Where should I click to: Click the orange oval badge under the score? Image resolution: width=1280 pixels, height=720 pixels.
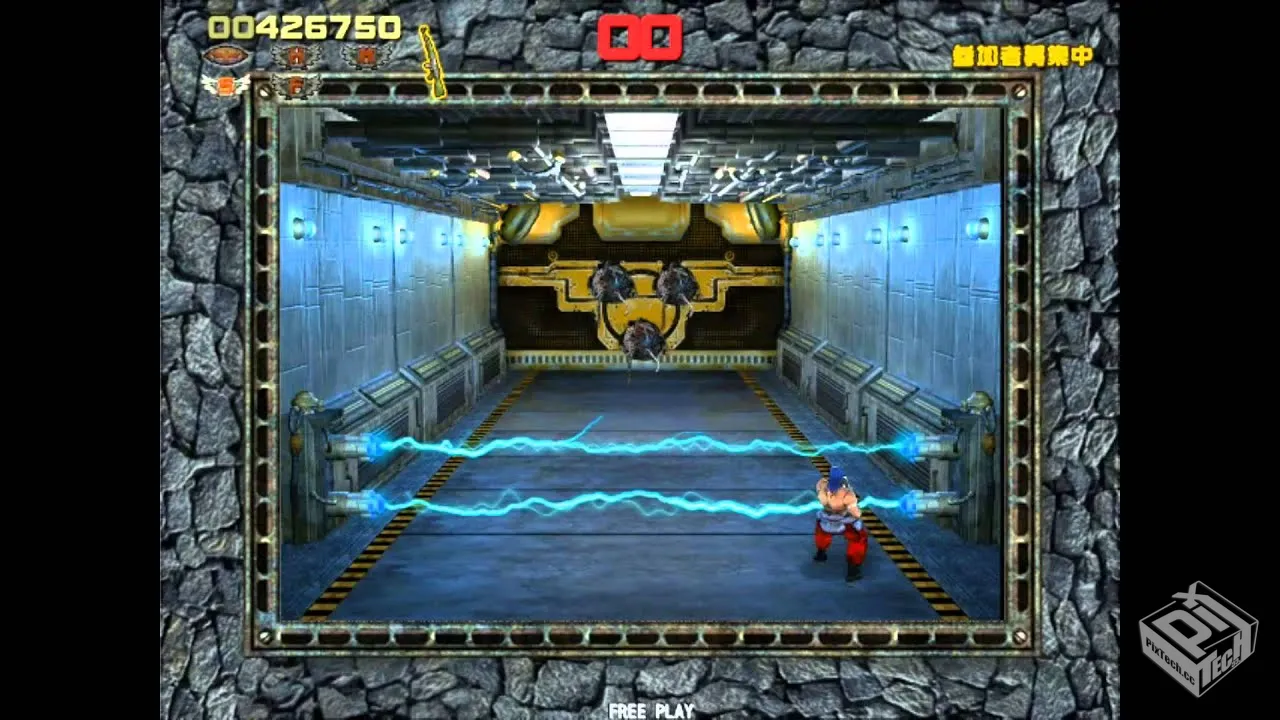pos(226,56)
